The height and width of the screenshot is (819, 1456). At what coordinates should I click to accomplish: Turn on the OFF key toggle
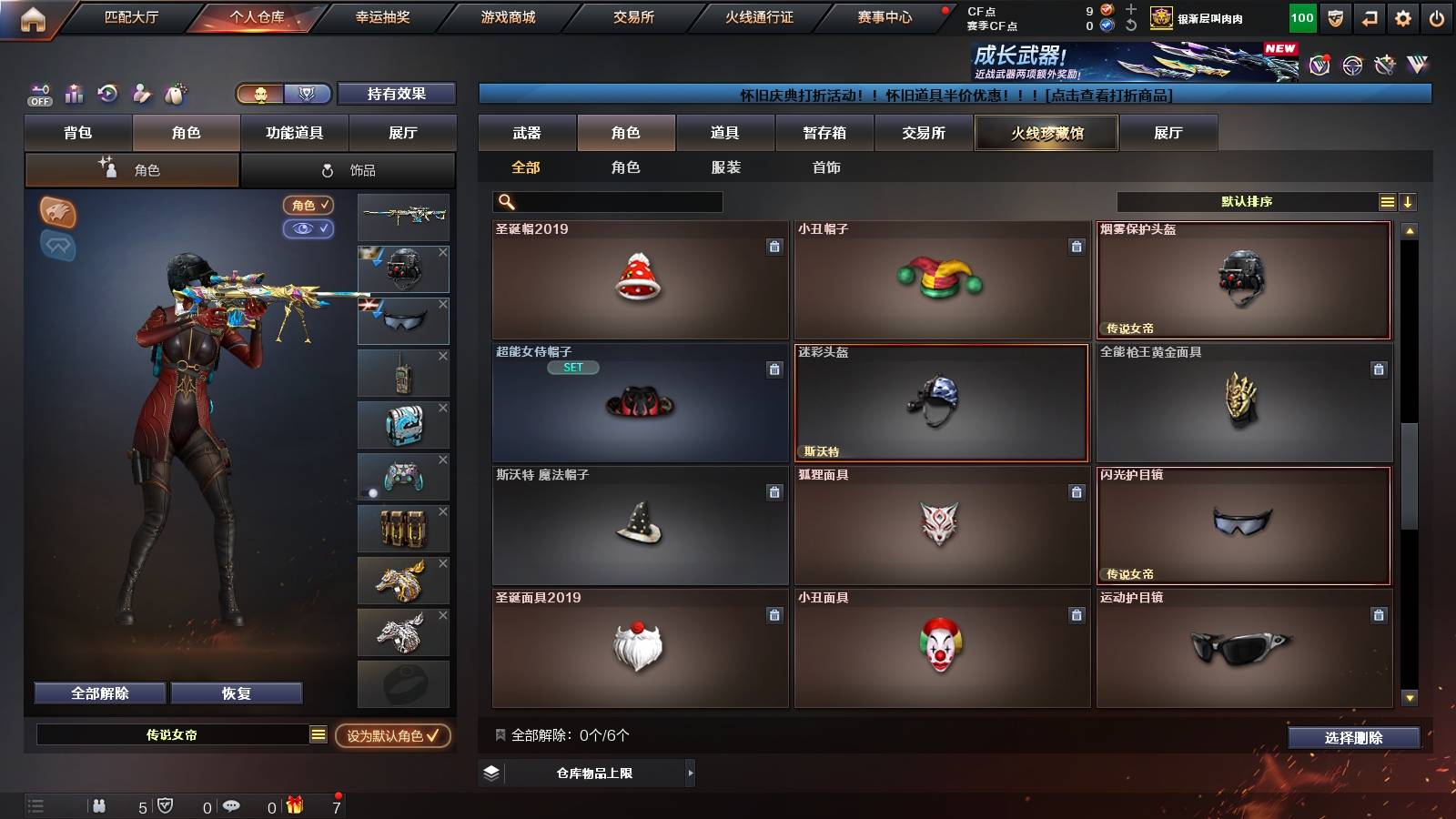tap(38, 94)
